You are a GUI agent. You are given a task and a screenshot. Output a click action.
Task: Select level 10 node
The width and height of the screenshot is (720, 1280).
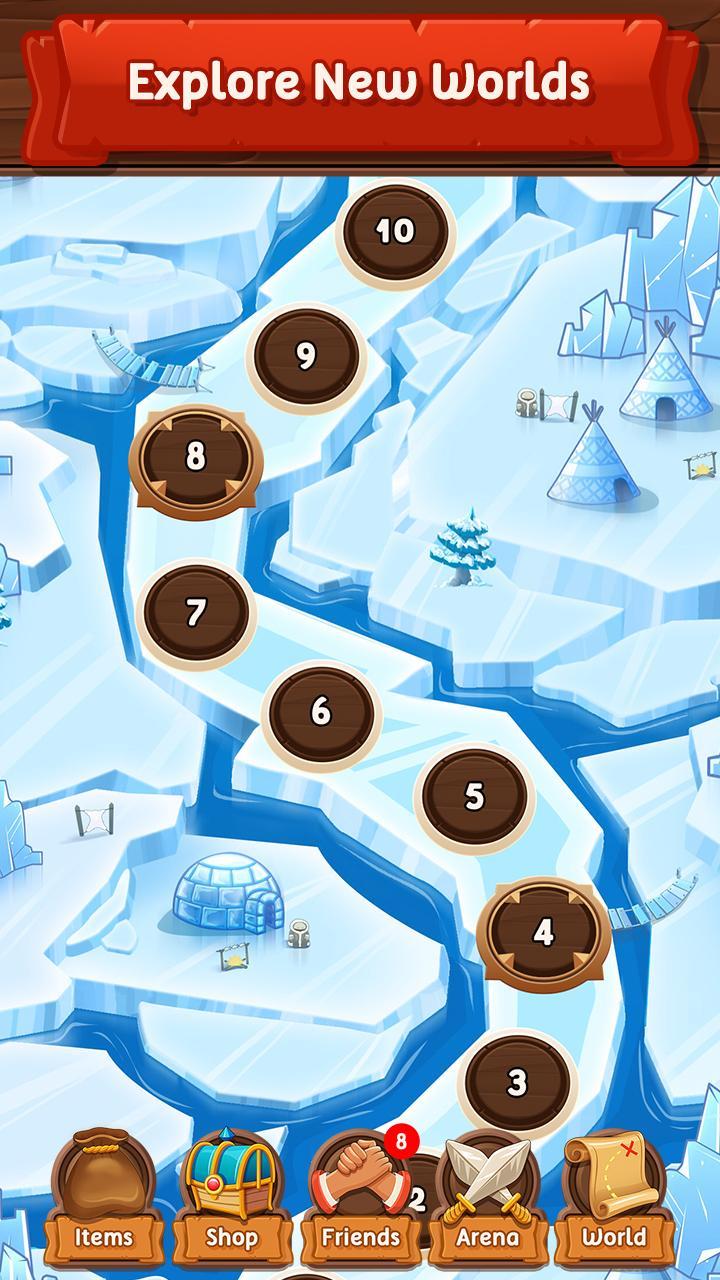point(395,232)
